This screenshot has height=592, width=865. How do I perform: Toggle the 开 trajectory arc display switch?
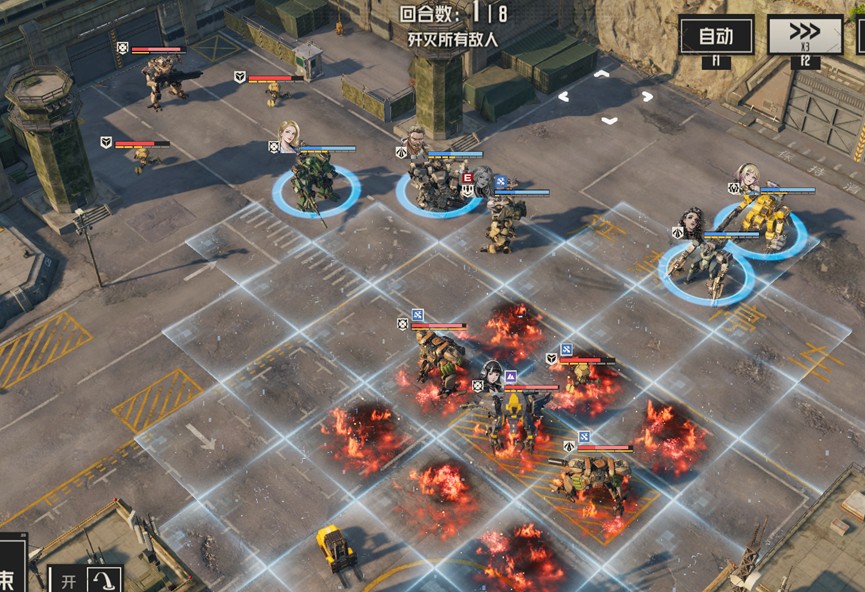click(x=86, y=580)
